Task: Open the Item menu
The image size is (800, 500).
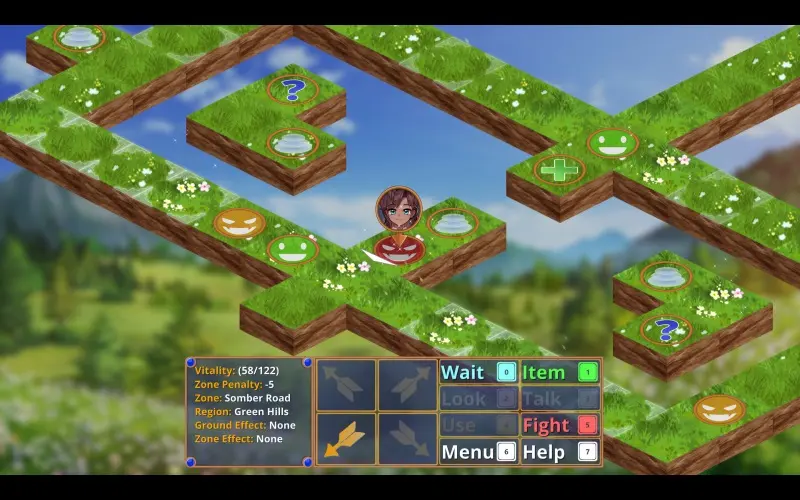Action: [x=559, y=373]
